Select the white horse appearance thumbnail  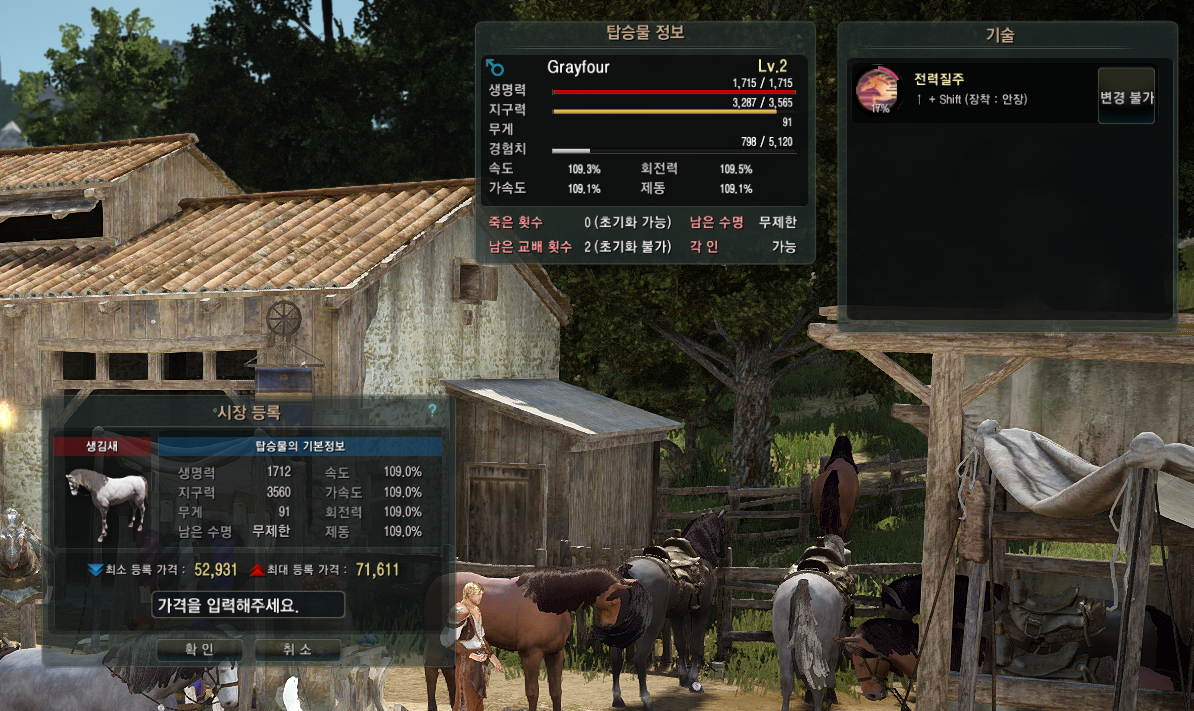[103, 499]
